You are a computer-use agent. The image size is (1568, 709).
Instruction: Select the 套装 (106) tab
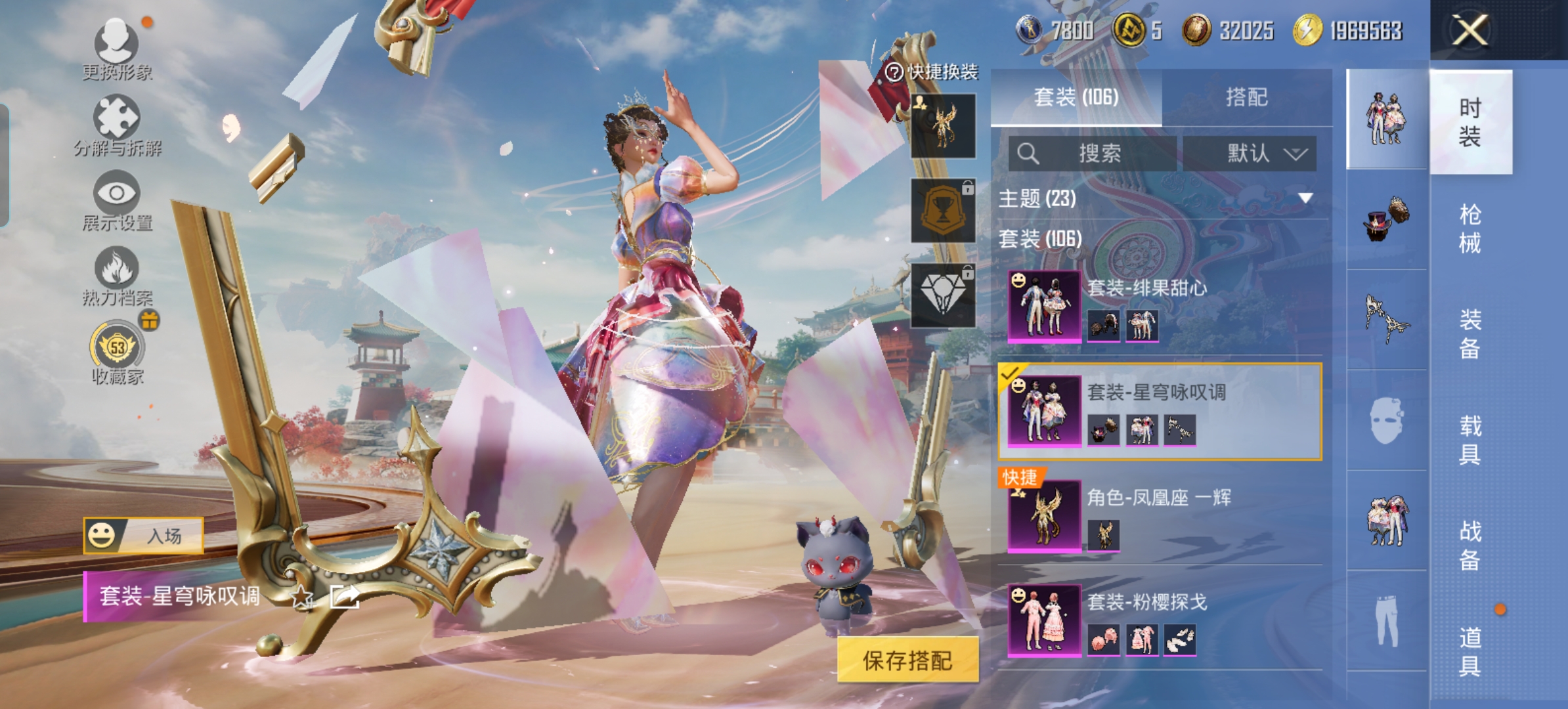click(1076, 98)
